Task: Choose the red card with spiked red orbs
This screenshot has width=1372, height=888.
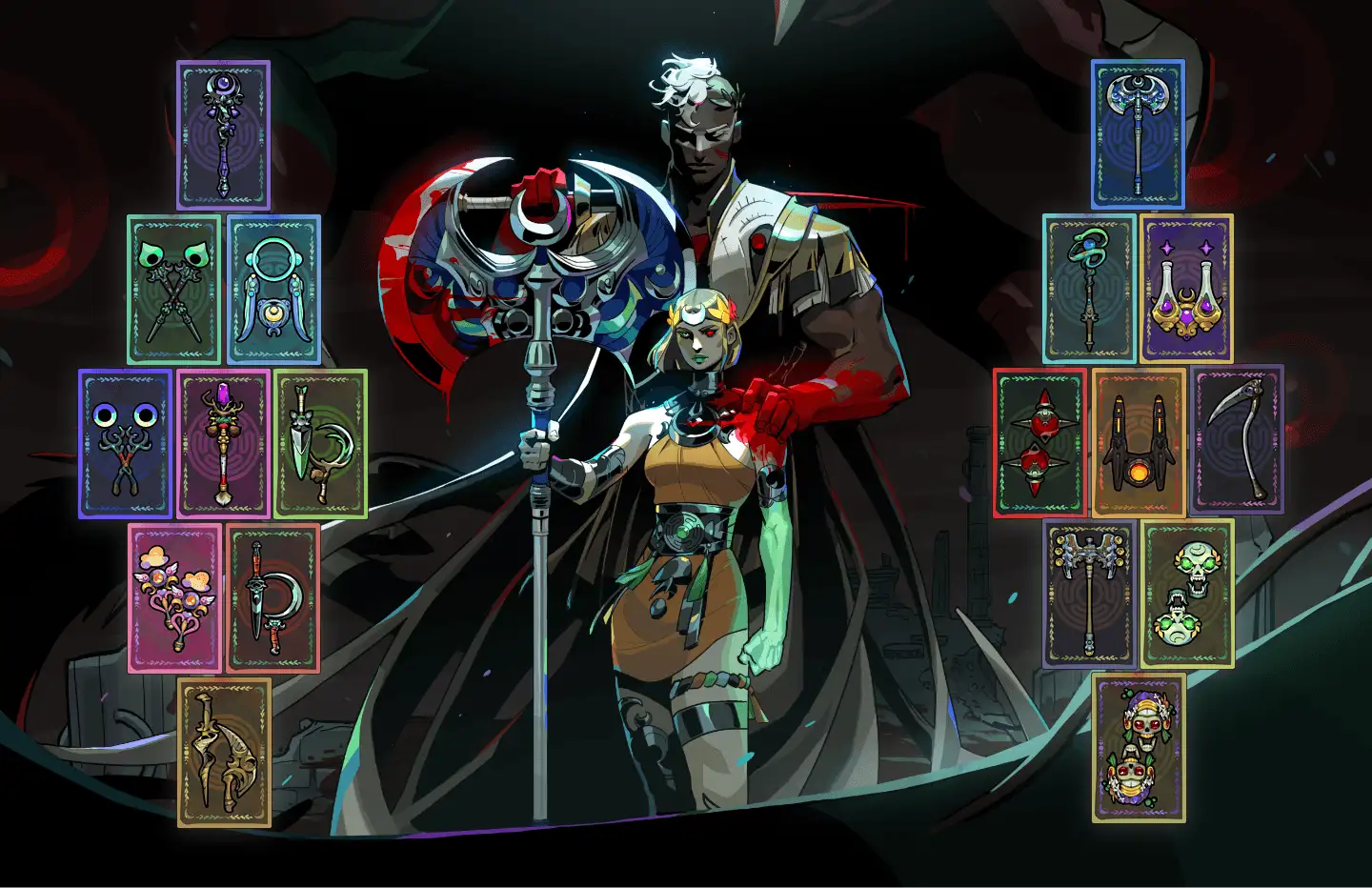Action: click(x=1040, y=444)
